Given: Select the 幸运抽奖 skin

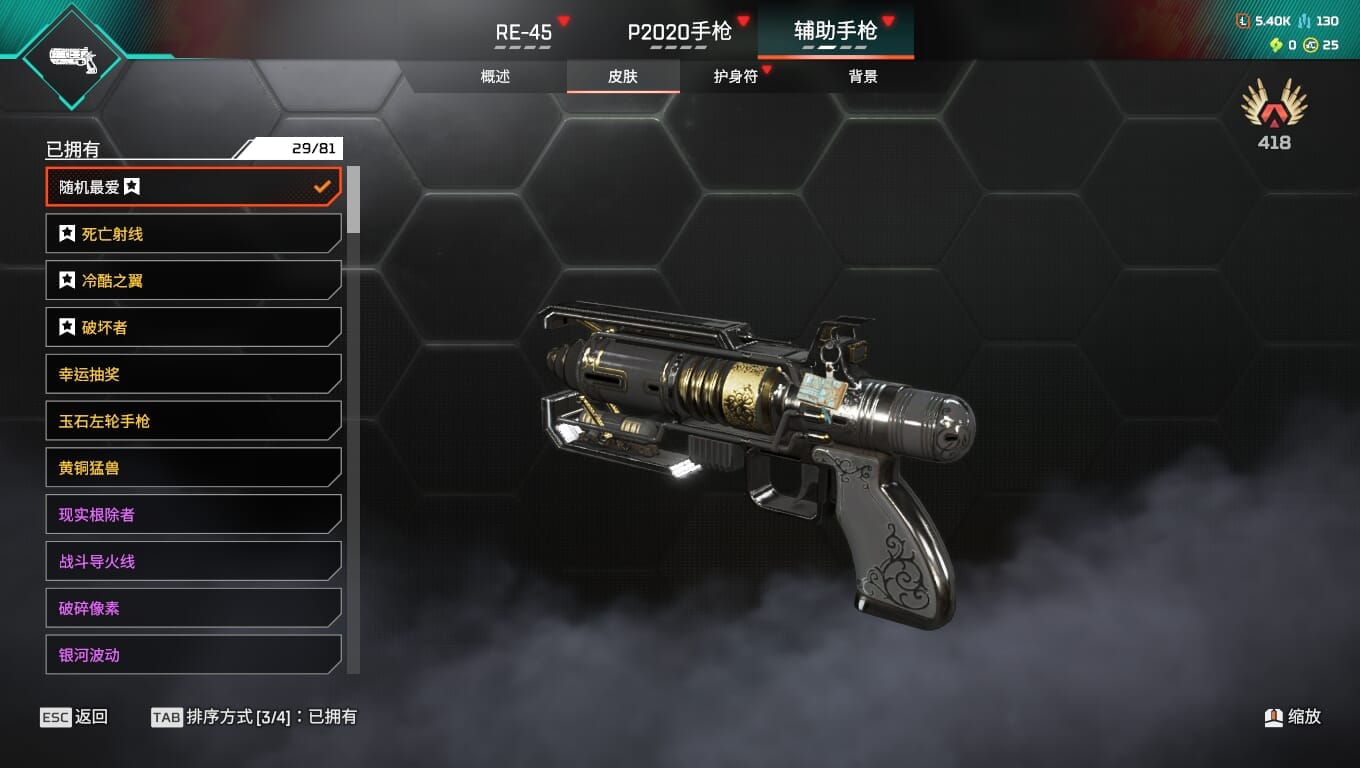Looking at the screenshot, I should point(193,374).
